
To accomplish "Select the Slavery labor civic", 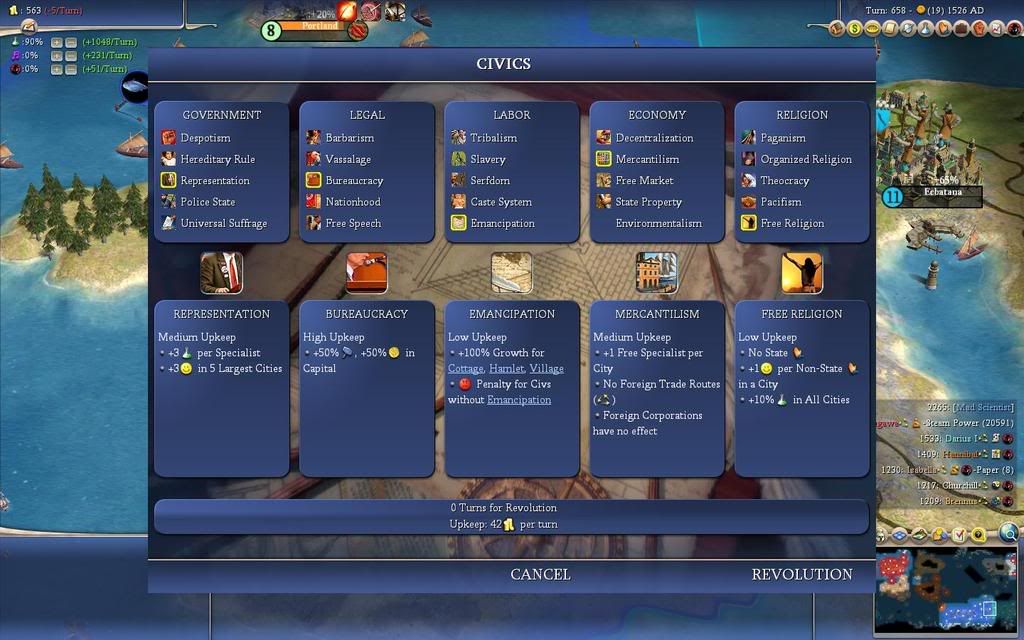I will [x=488, y=159].
